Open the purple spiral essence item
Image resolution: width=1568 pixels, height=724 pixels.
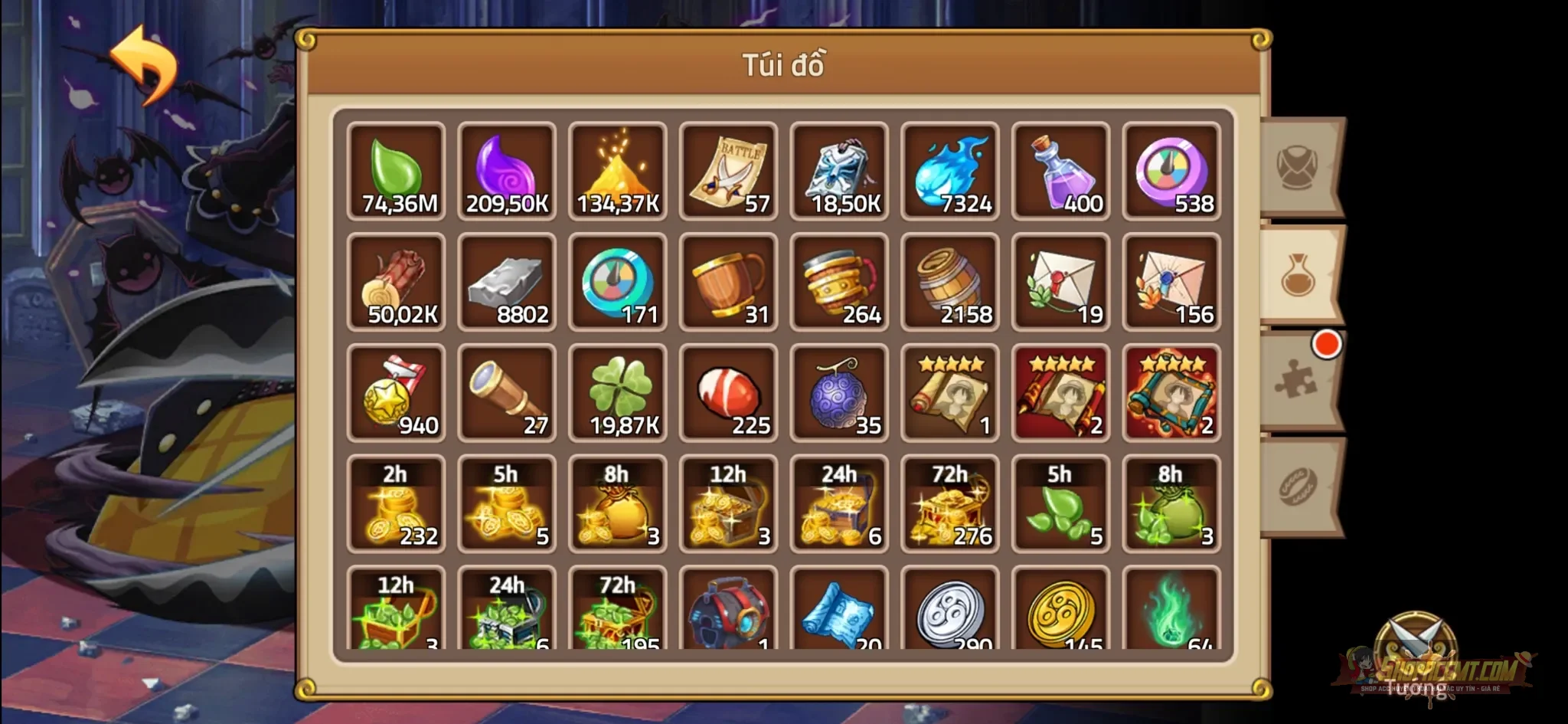tap(507, 170)
